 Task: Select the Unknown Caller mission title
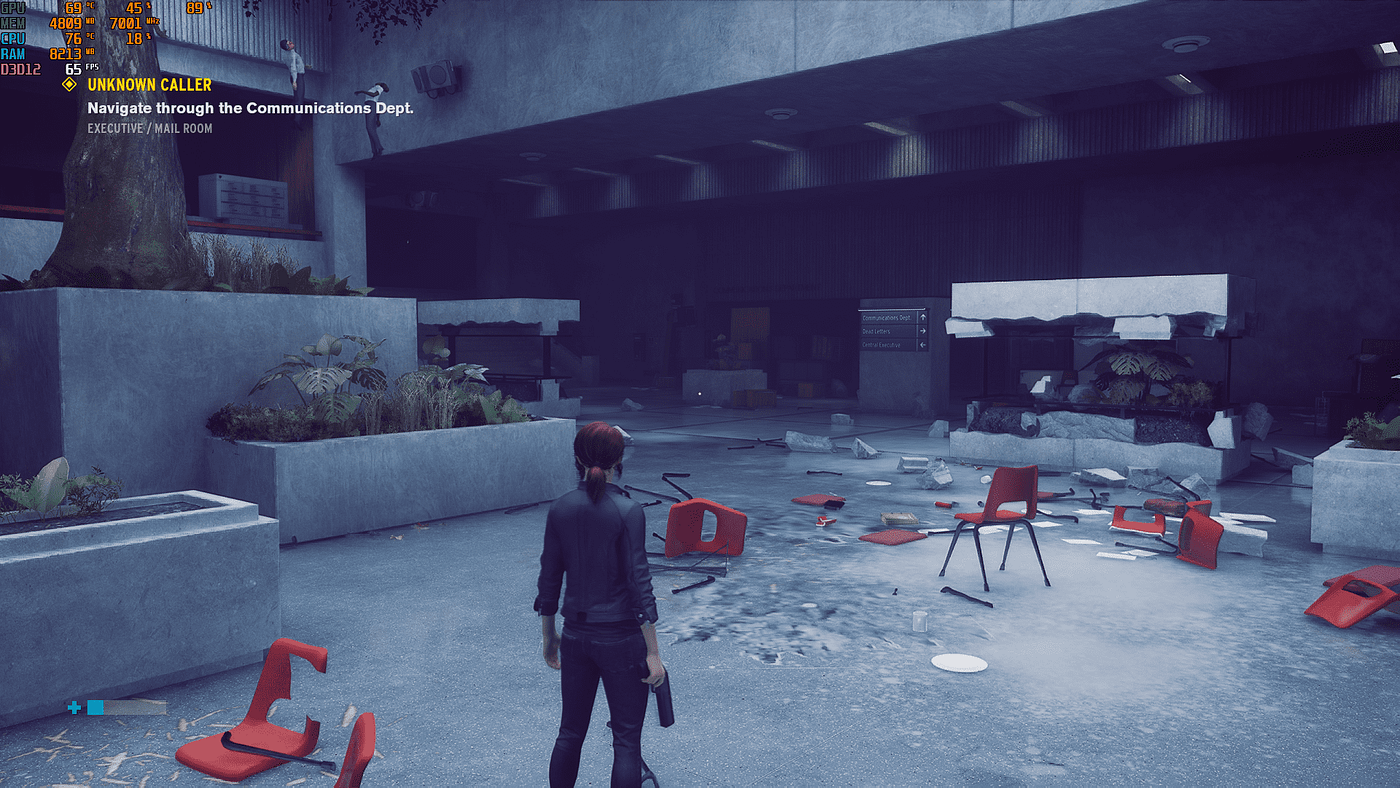coord(149,85)
